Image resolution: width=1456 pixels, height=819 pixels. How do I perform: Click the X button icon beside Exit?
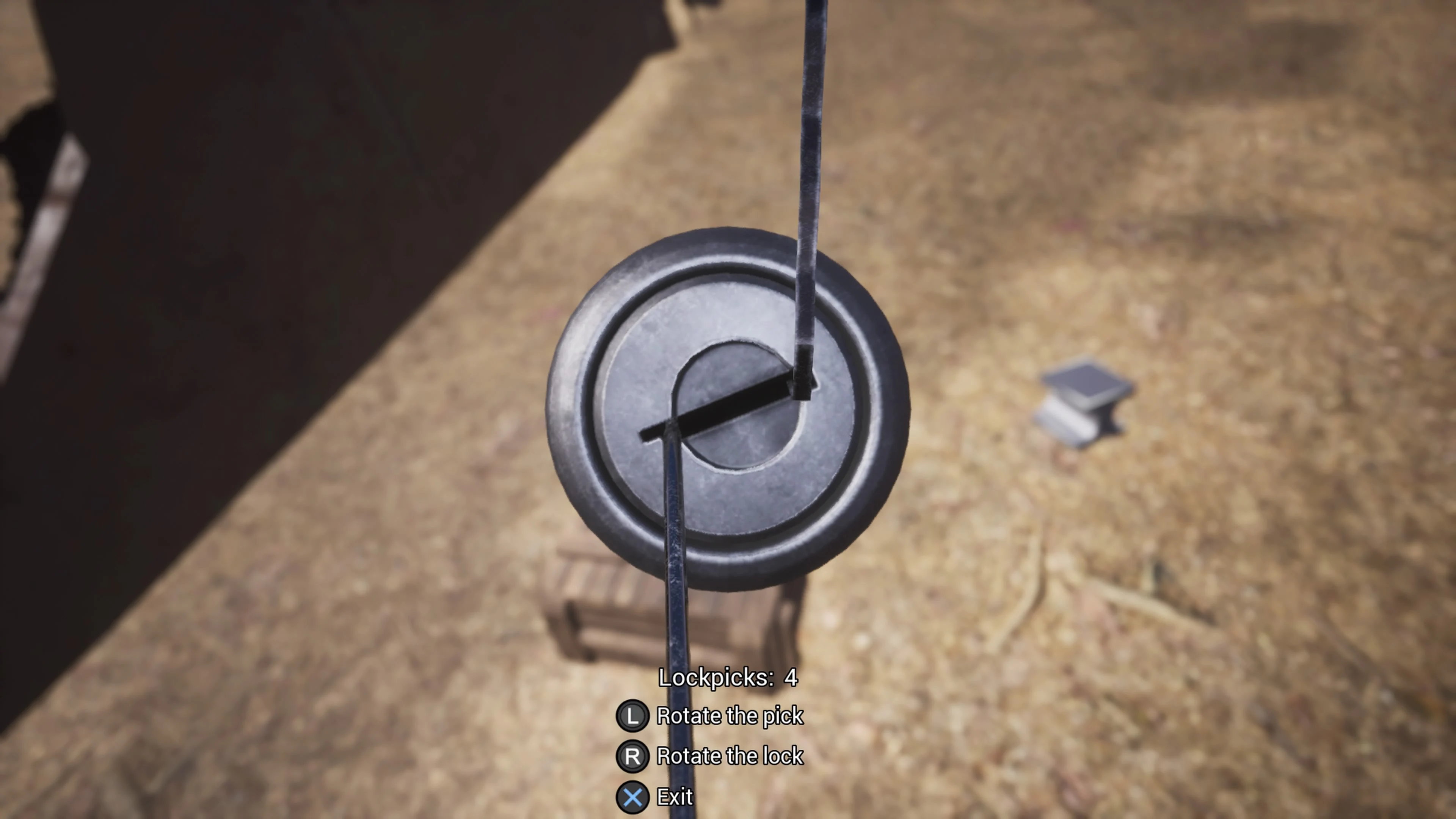[x=633, y=797]
